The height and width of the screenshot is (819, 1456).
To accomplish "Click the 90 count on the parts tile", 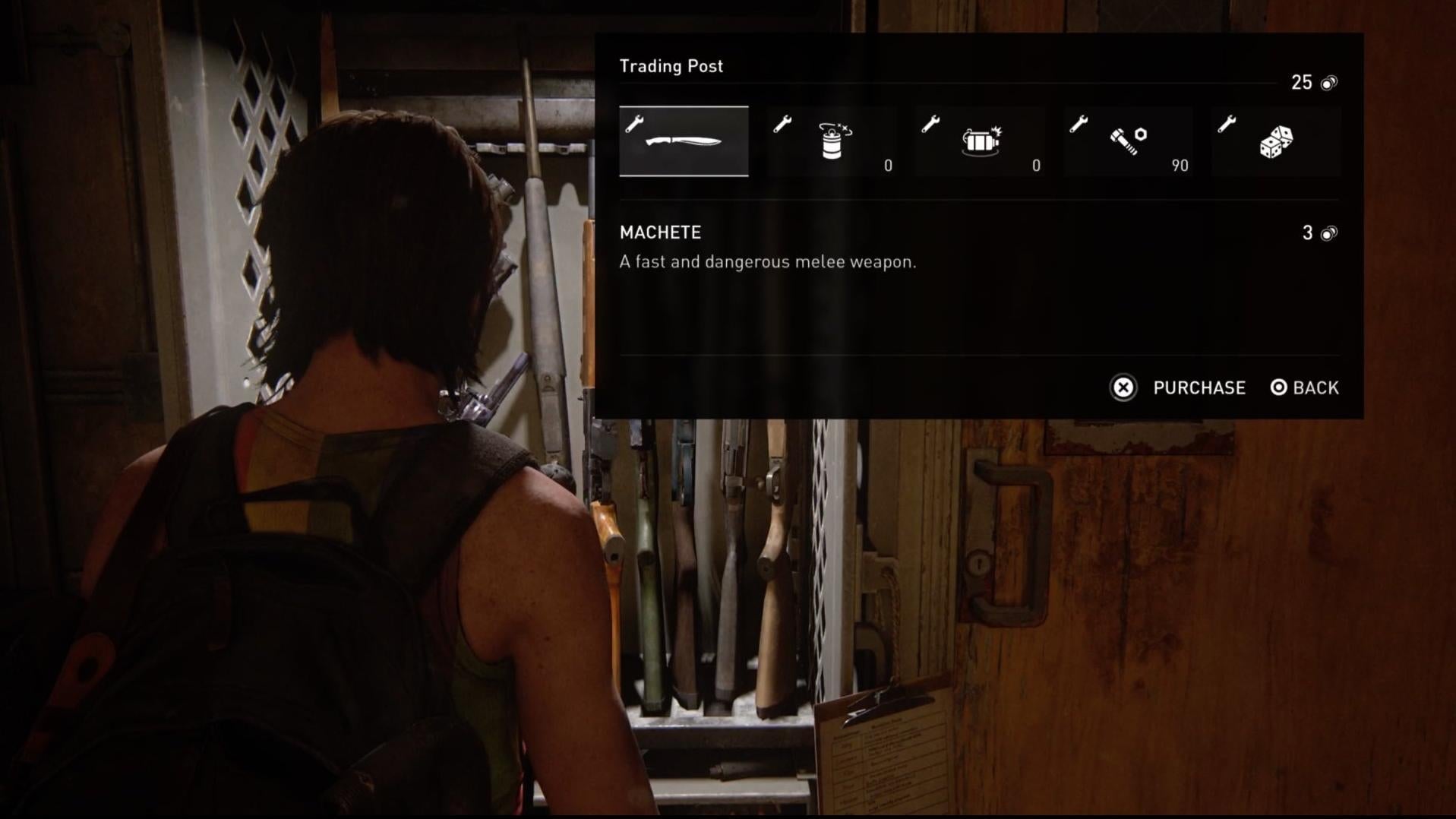I will point(1180,166).
